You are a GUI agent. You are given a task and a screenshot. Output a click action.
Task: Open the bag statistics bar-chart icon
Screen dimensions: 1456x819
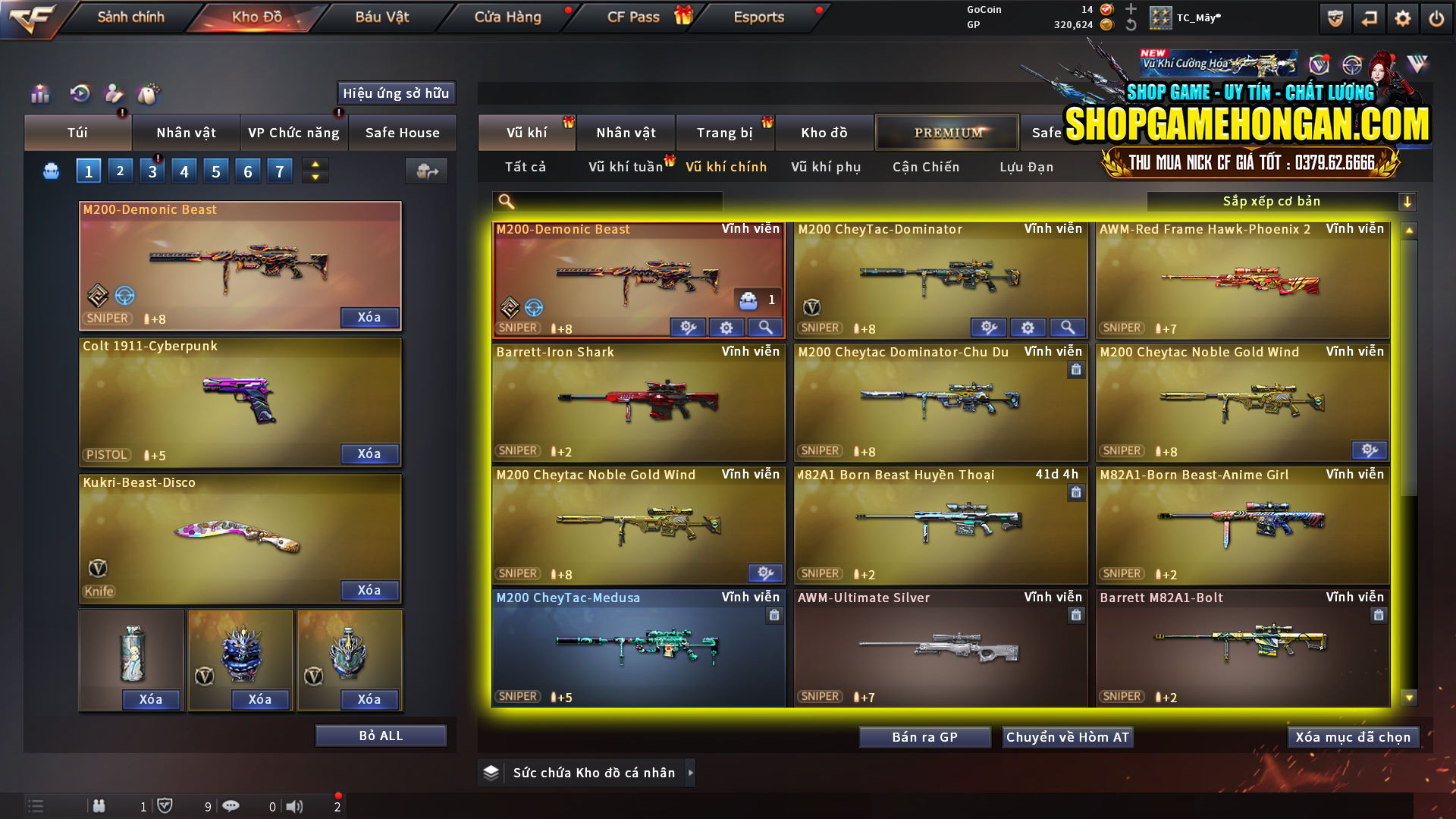coord(39,93)
